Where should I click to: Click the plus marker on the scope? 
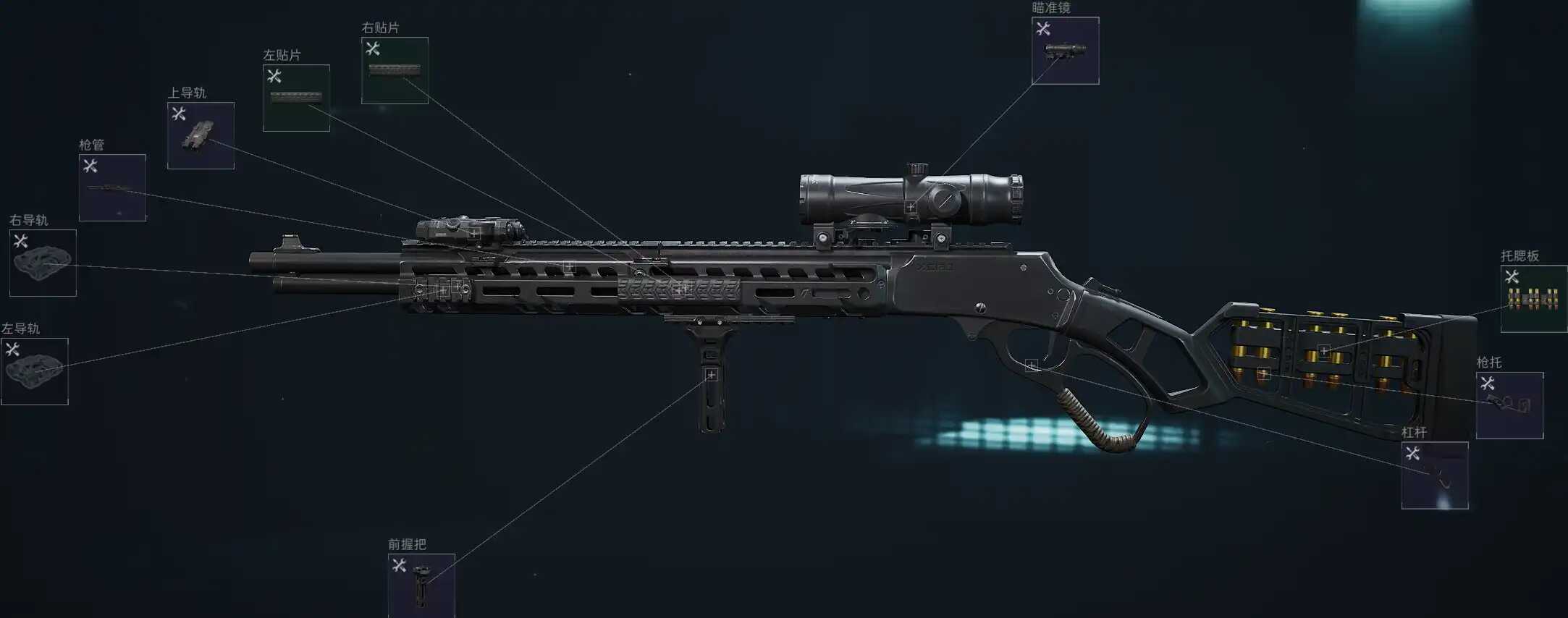911,208
